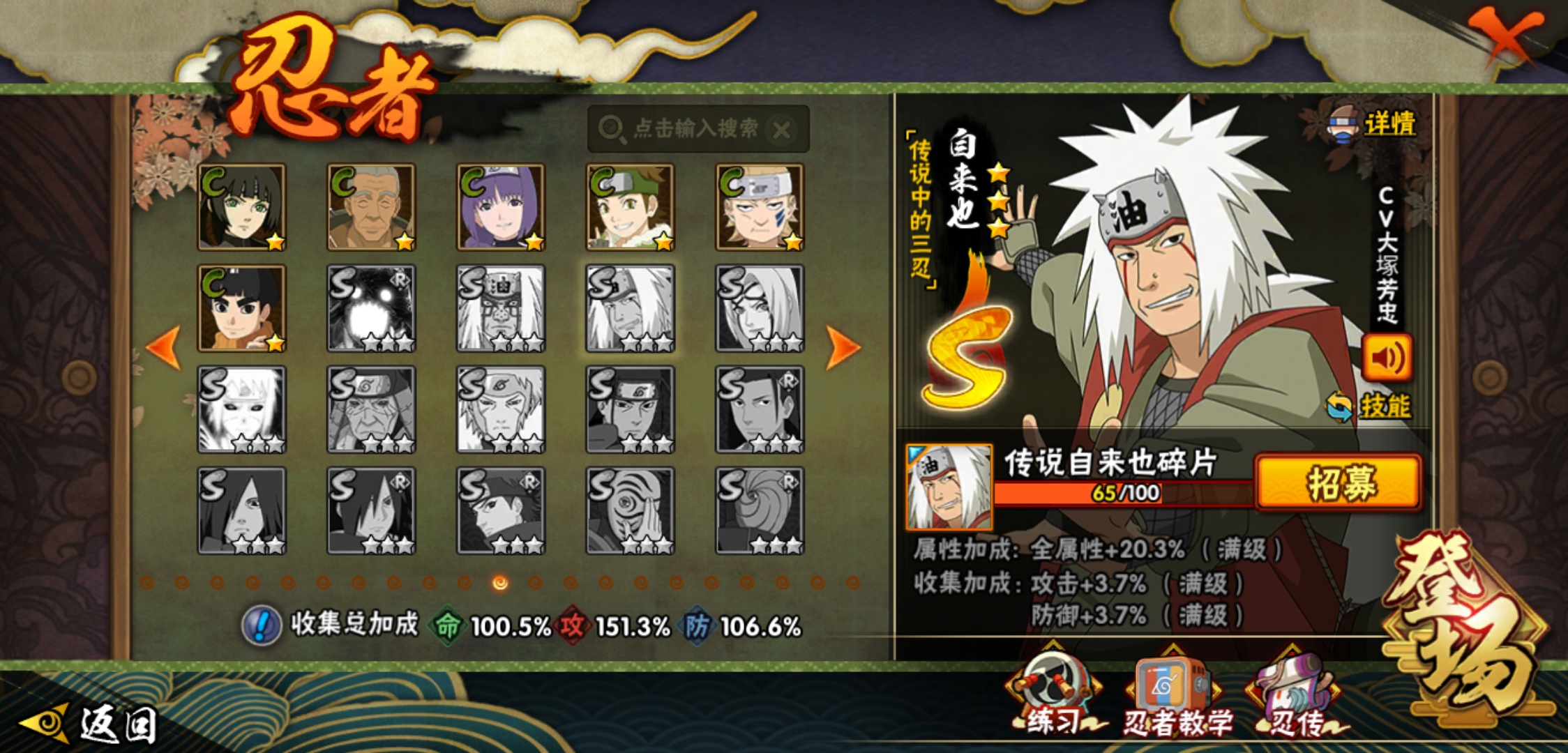Clear the search box with its X button
The width and height of the screenshot is (1568, 753).
pyautogui.click(x=782, y=130)
